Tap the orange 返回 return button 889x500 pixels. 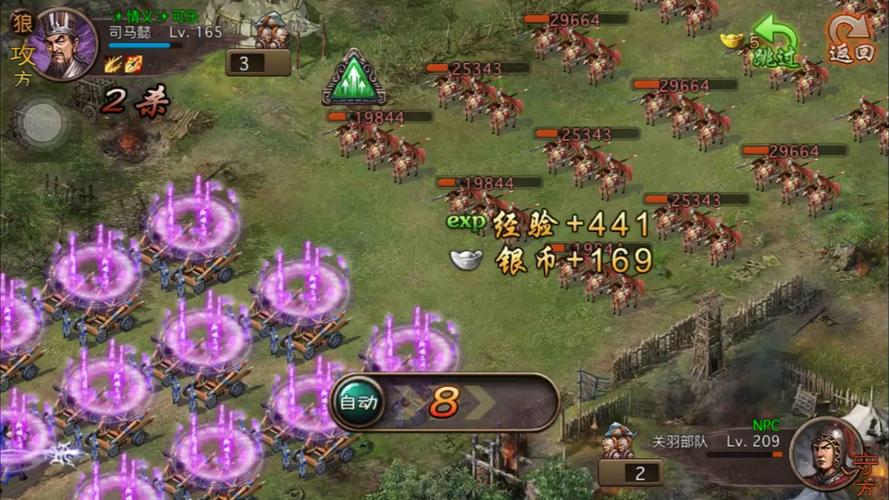850,41
